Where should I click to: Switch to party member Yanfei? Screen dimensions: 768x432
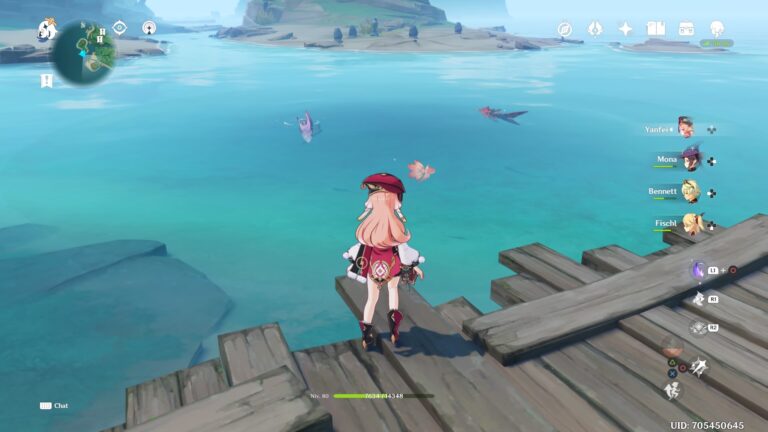685,127
